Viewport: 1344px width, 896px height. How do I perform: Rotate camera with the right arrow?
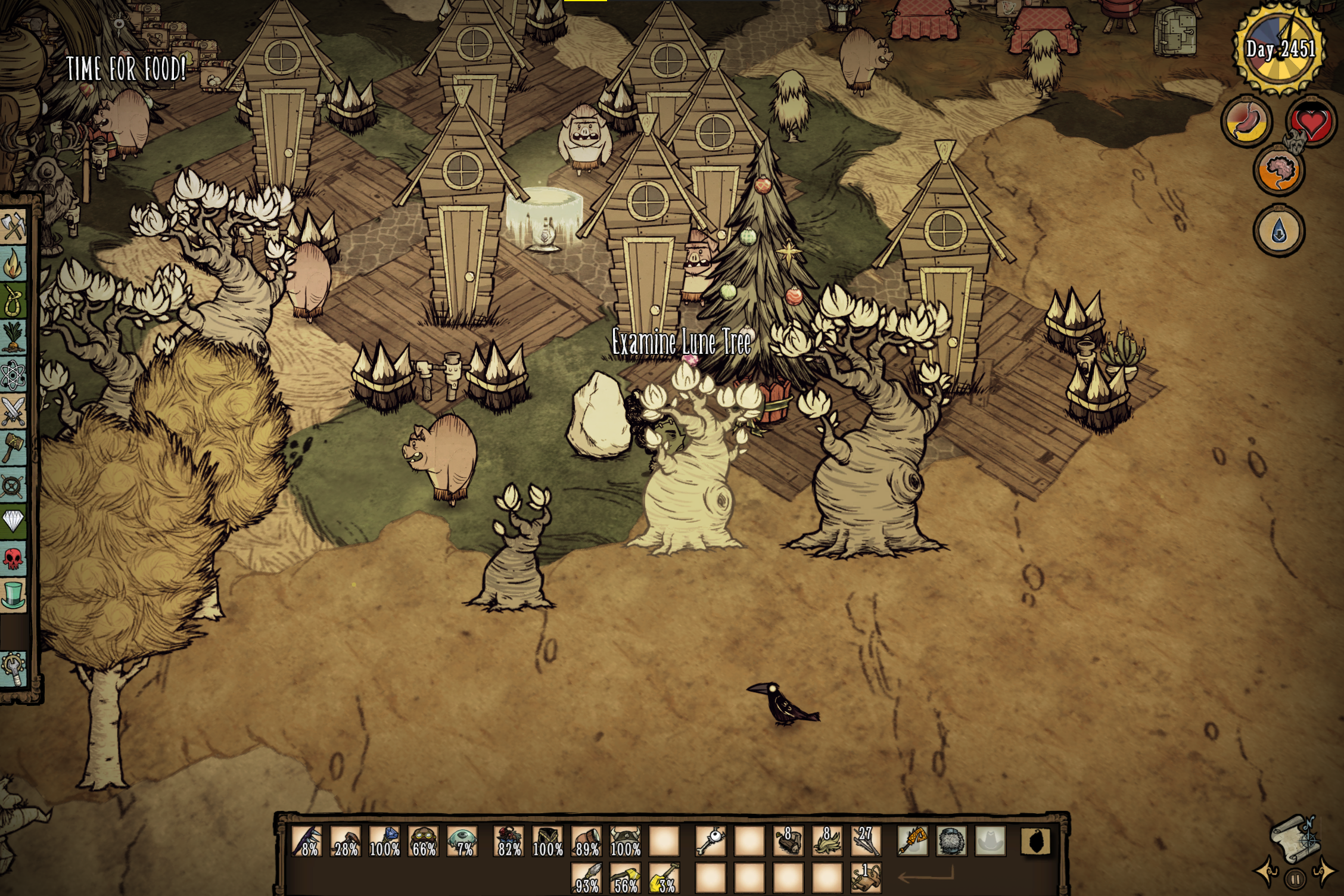pyautogui.click(x=1324, y=871)
